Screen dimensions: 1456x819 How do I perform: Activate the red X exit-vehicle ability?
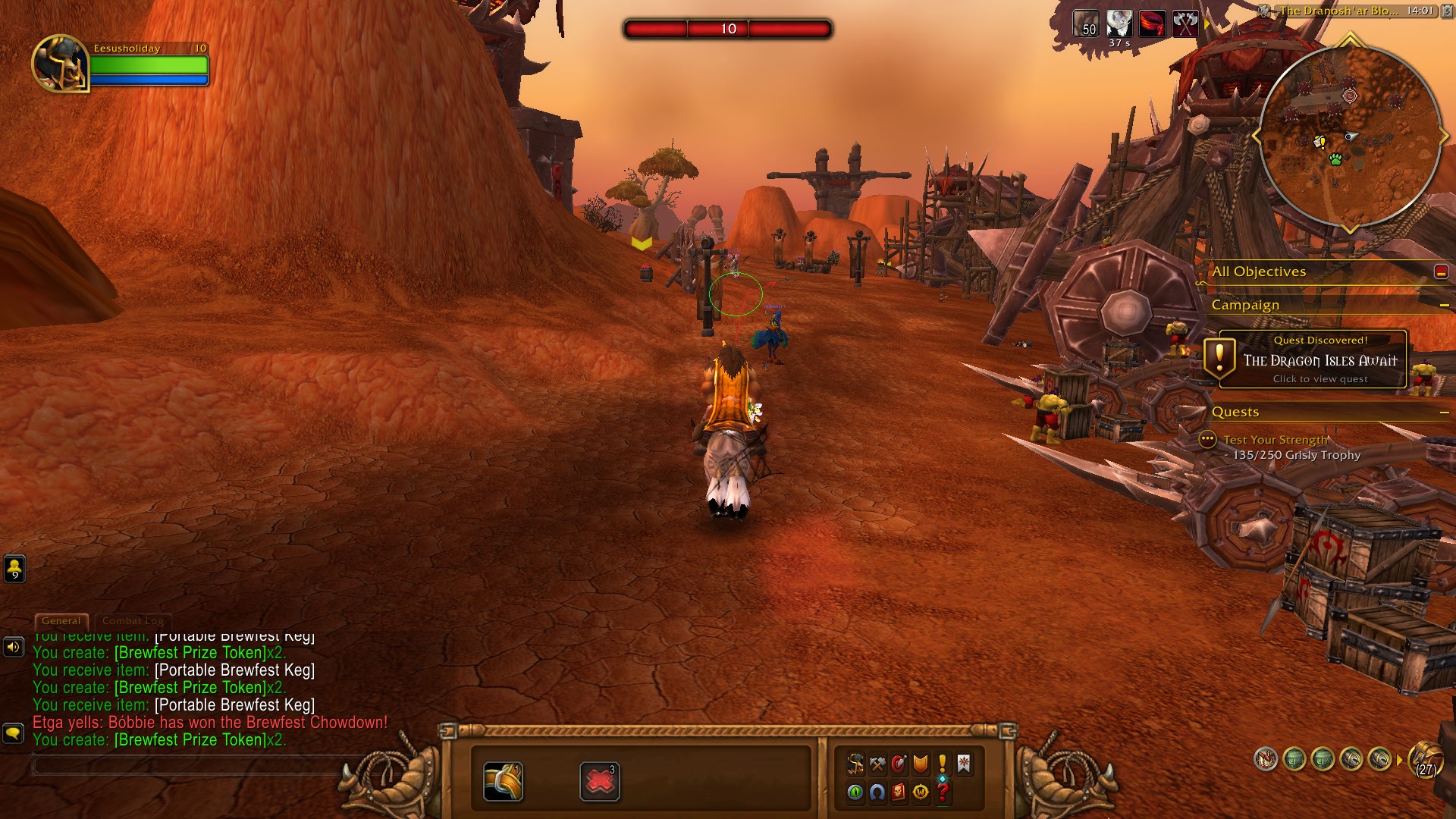click(599, 782)
